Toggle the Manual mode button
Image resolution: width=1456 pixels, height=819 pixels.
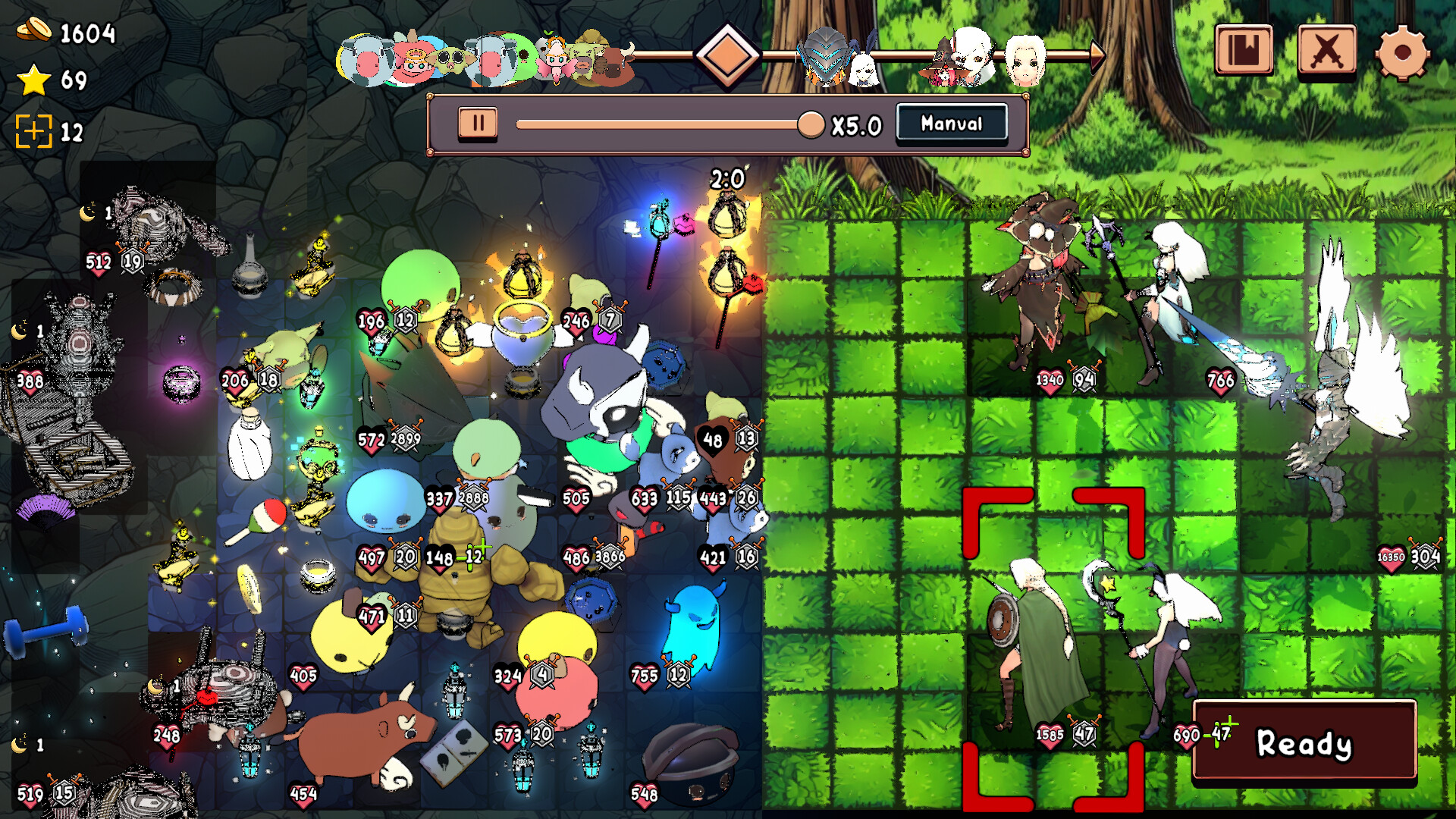point(951,122)
